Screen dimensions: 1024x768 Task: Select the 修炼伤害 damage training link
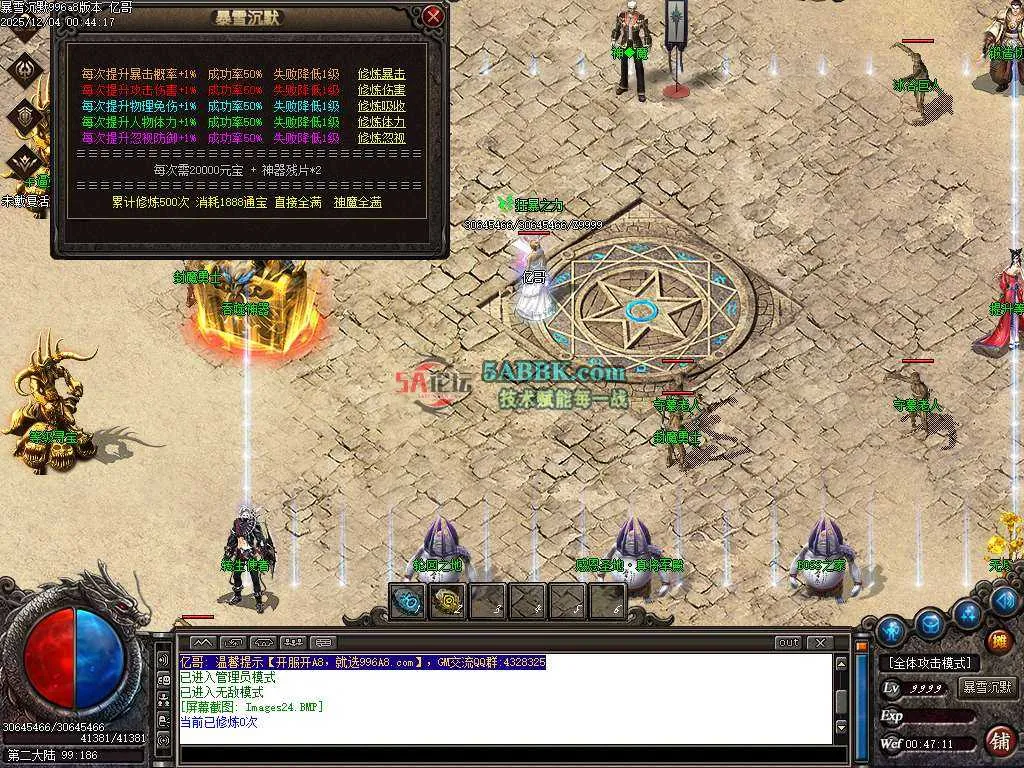tap(382, 90)
